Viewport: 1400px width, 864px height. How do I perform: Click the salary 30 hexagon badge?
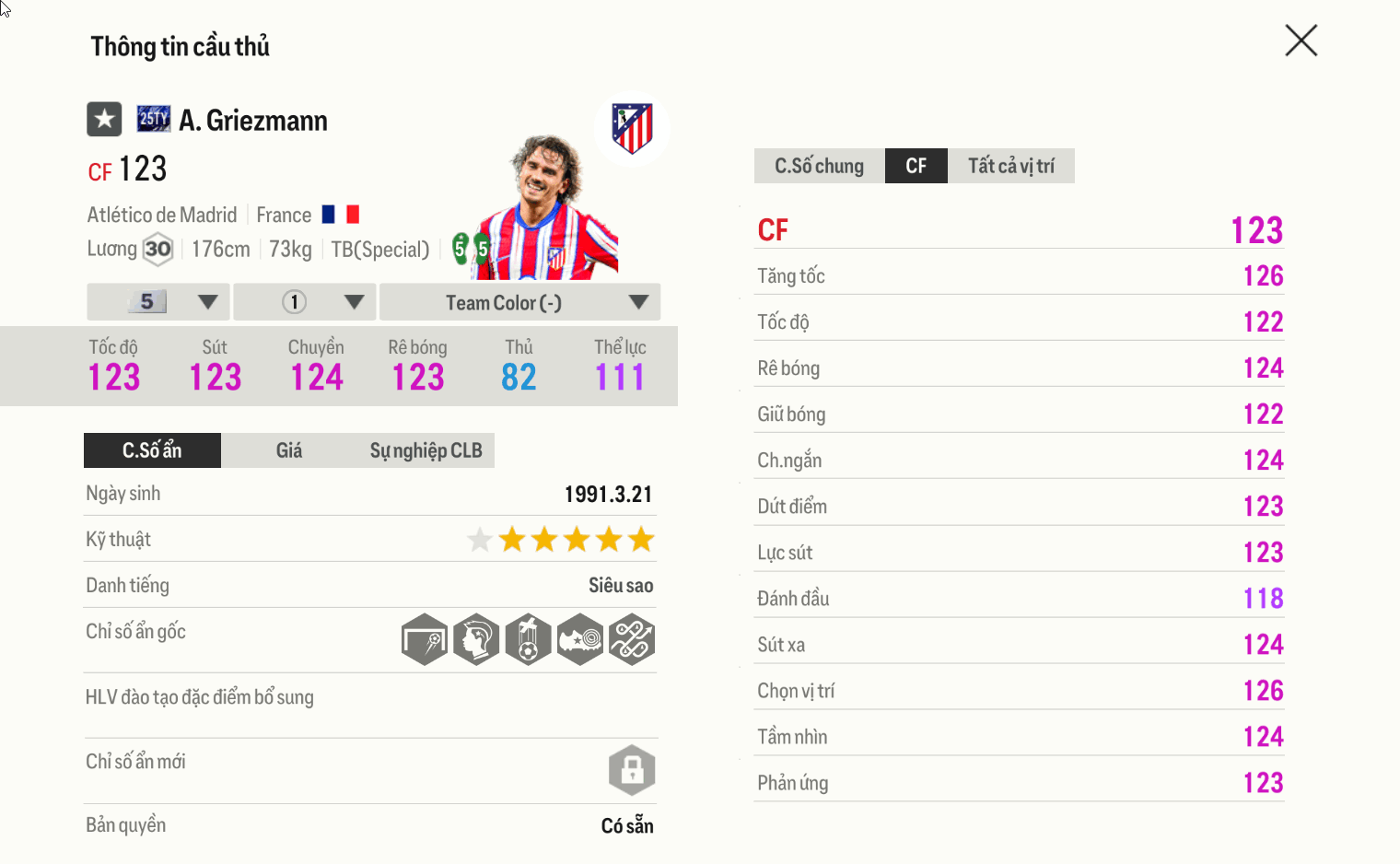tap(157, 248)
